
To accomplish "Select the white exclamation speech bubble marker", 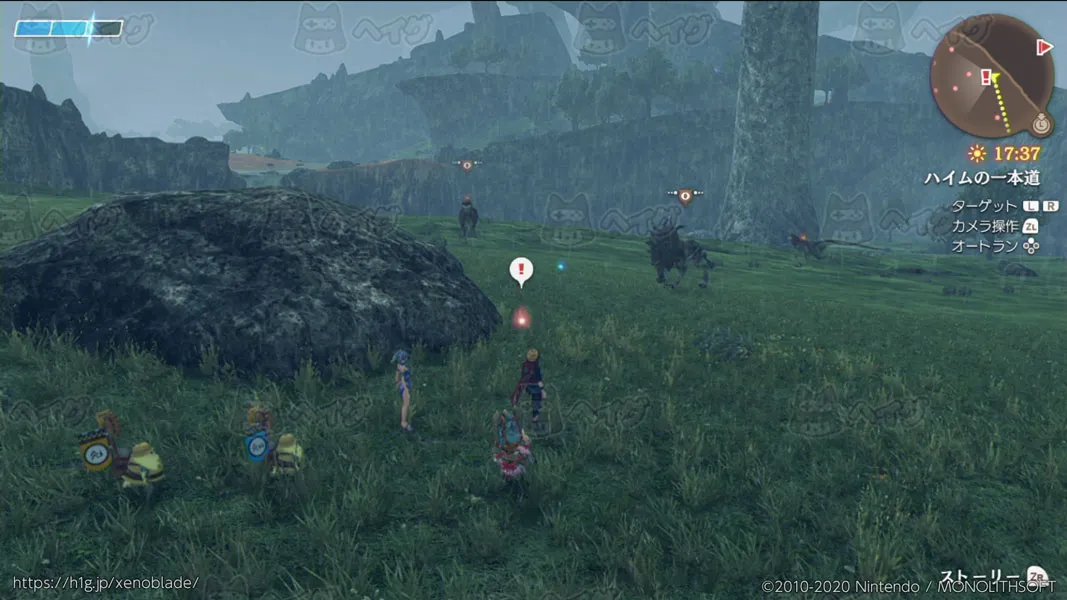I will 521,270.
